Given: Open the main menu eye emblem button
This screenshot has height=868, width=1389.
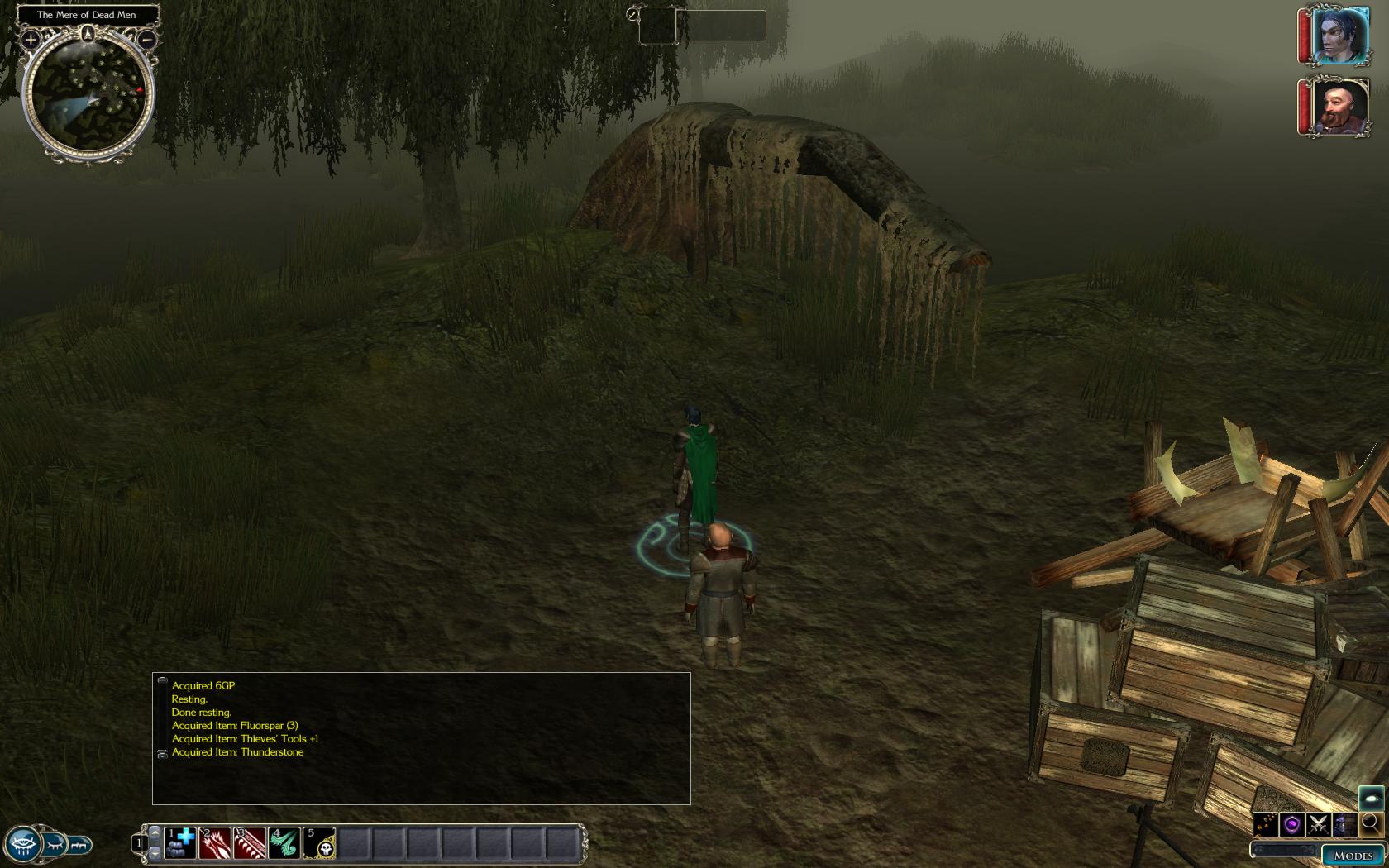Looking at the screenshot, I should tap(22, 844).
